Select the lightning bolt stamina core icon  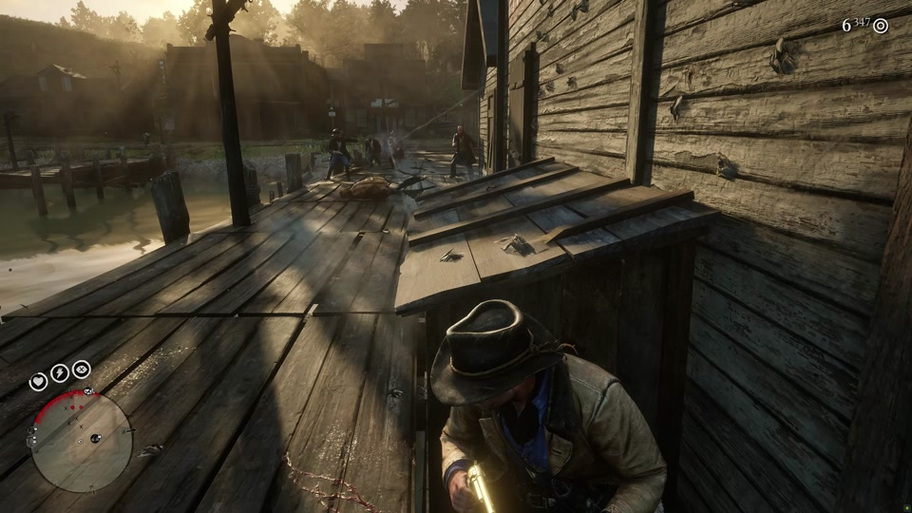(x=60, y=373)
